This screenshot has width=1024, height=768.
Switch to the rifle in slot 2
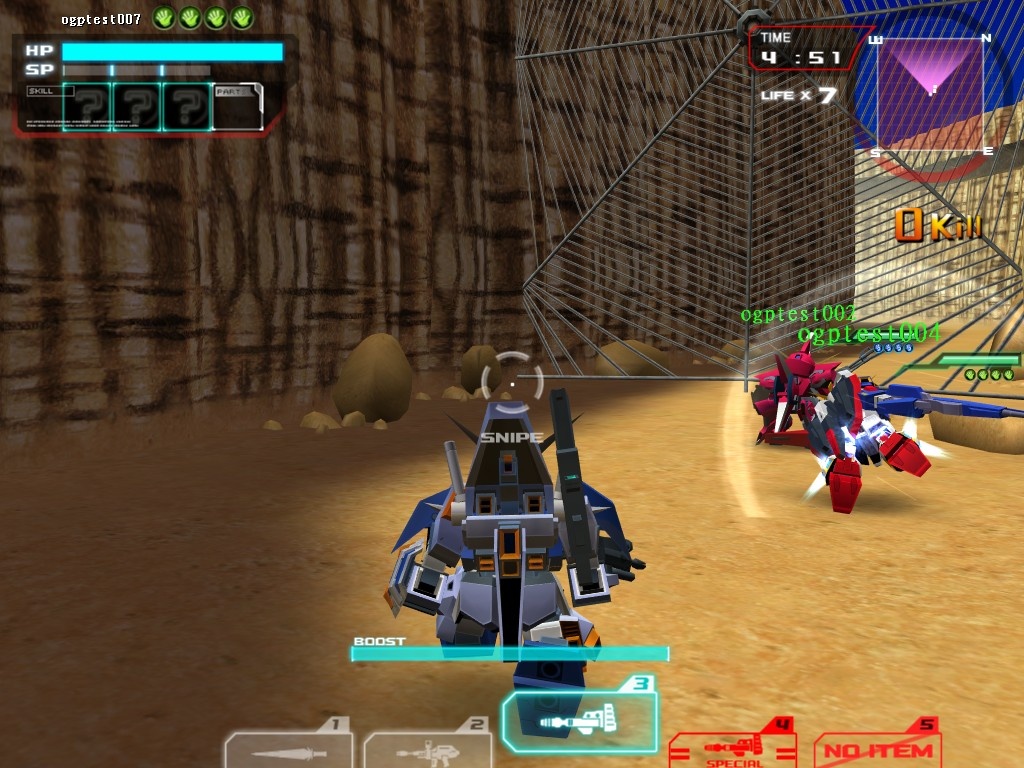pyautogui.click(x=426, y=750)
